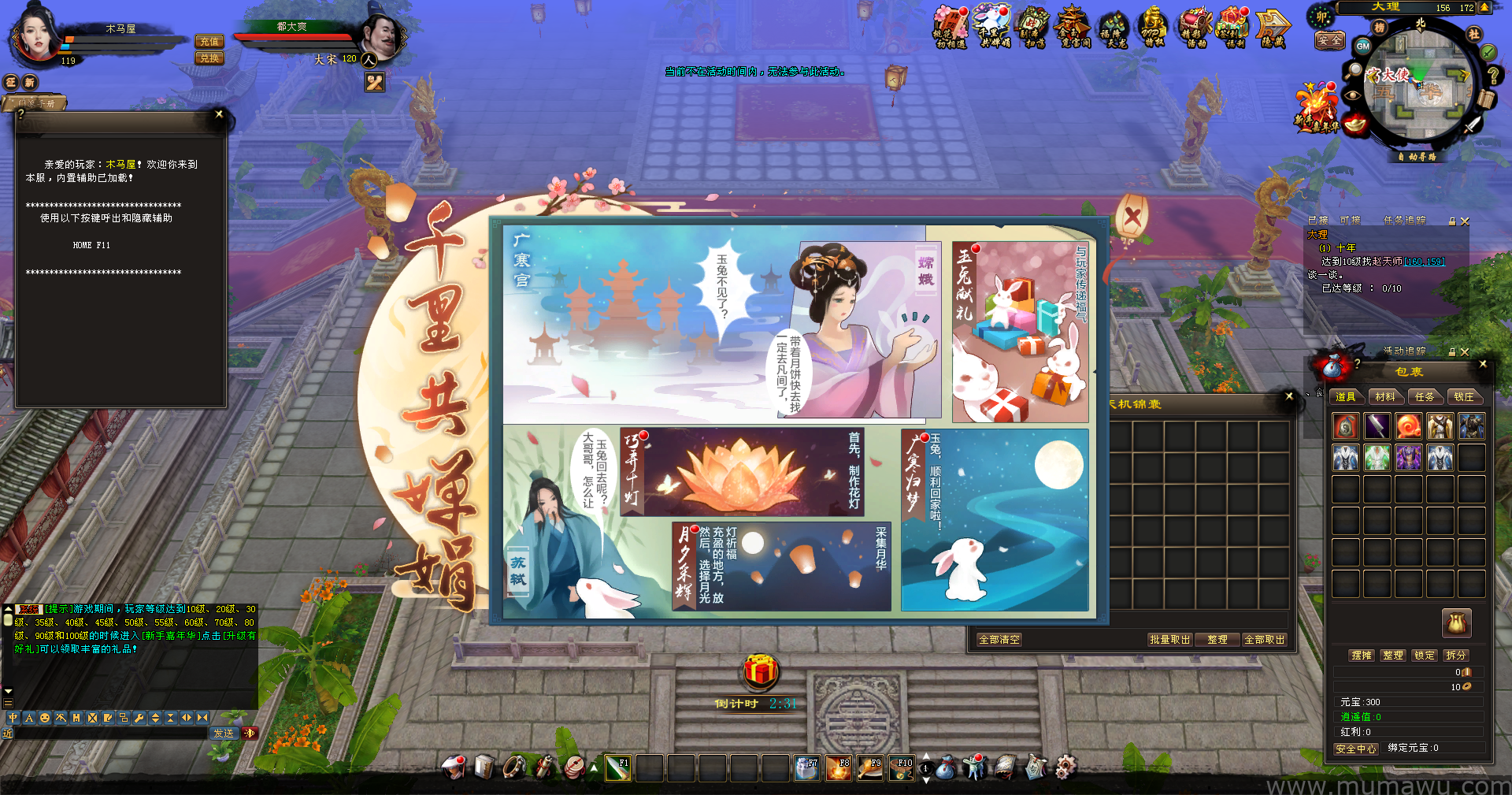
Task: Click the 自动寻路 auto-pathfinding button
Action: click(1417, 157)
